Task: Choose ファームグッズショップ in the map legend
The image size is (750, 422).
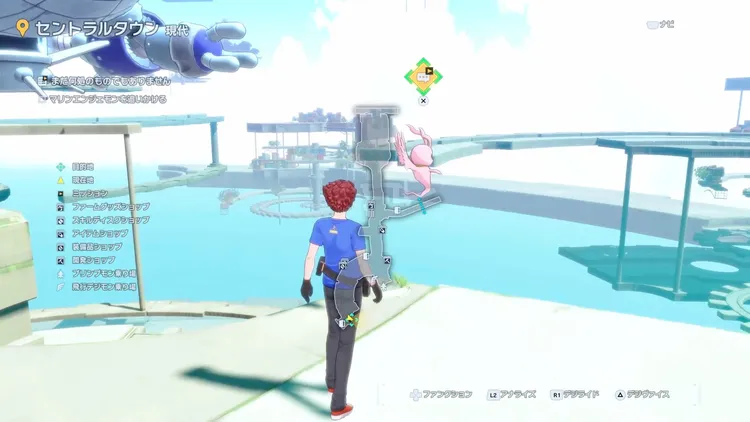Action: (106, 206)
